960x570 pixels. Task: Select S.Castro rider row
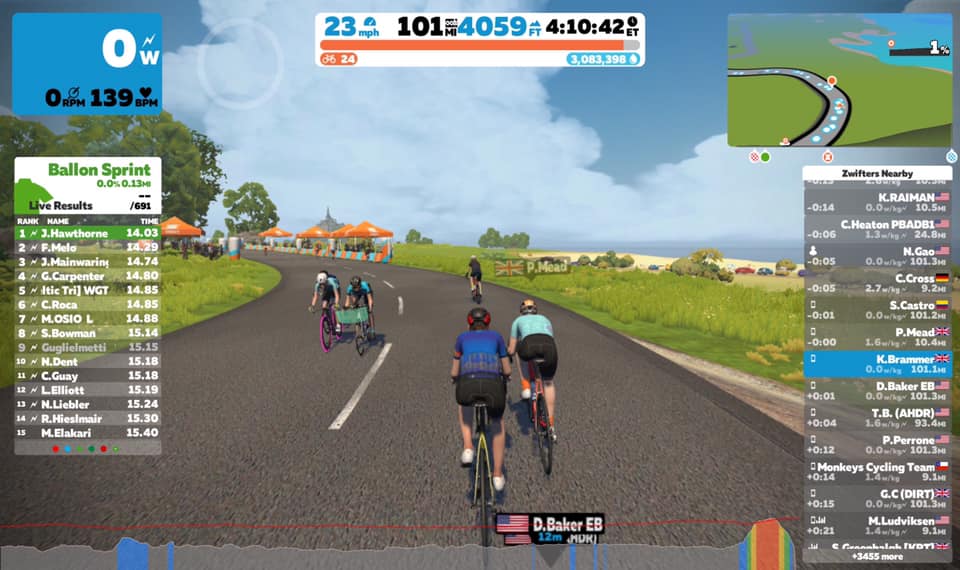click(877, 310)
